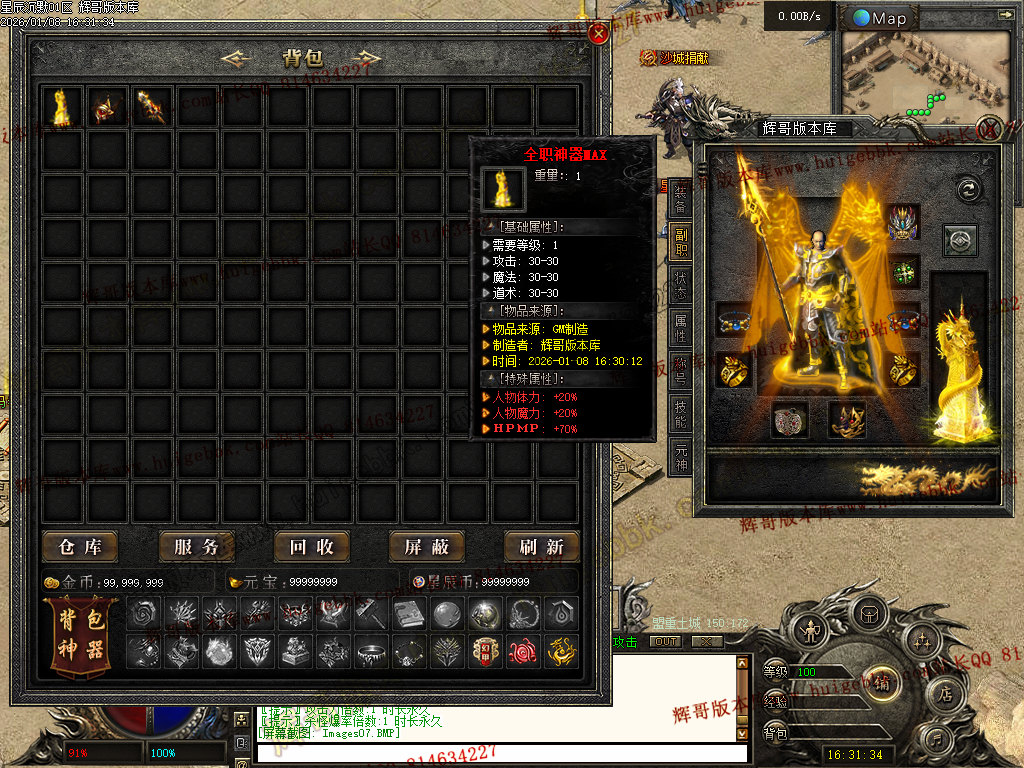The image size is (1024, 768).
Task: Click the 服务 service button
Action: (x=196, y=547)
